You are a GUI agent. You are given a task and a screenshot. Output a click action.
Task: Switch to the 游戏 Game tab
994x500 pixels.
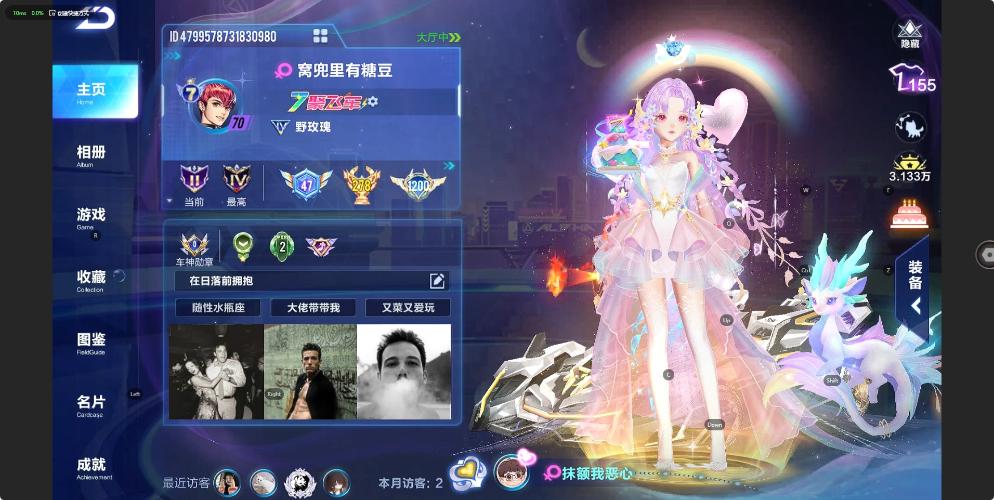tap(92, 216)
